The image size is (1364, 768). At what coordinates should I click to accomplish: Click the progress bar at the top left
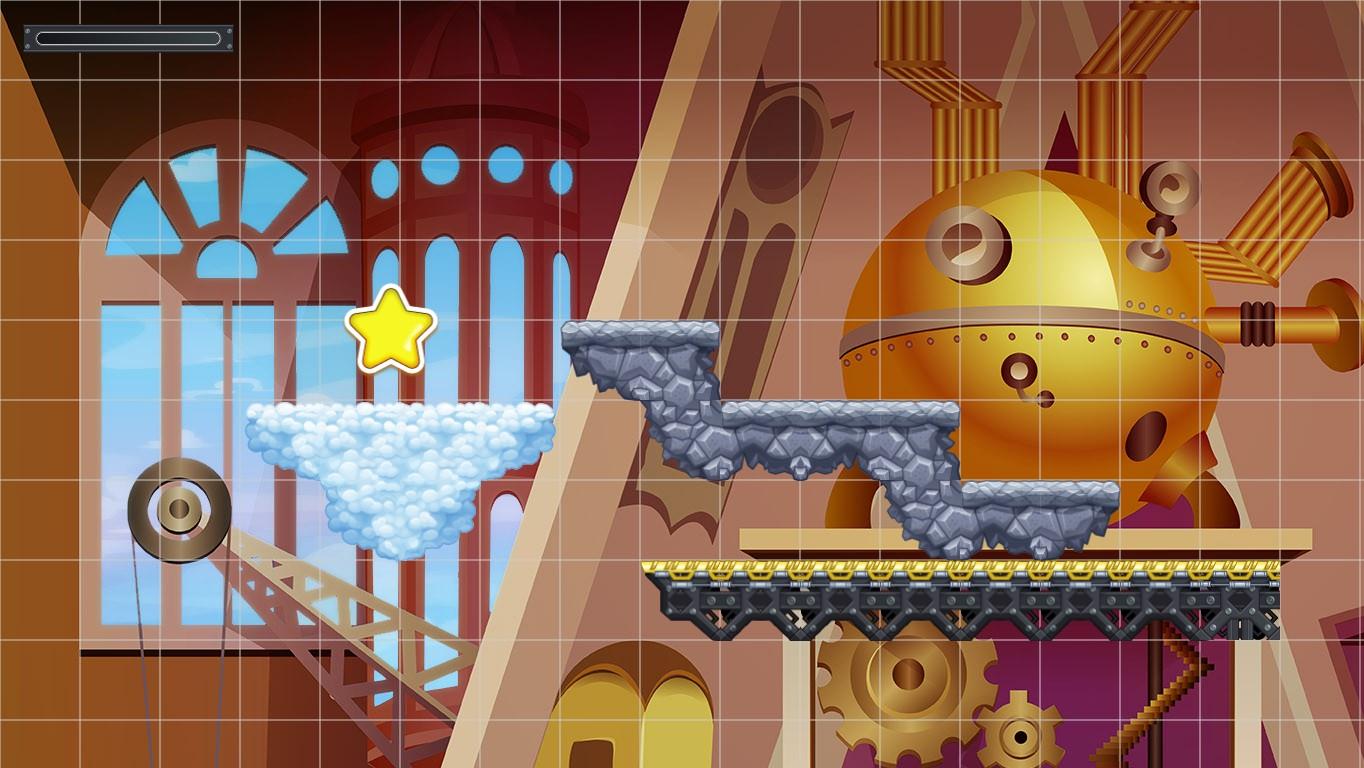coord(128,38)
